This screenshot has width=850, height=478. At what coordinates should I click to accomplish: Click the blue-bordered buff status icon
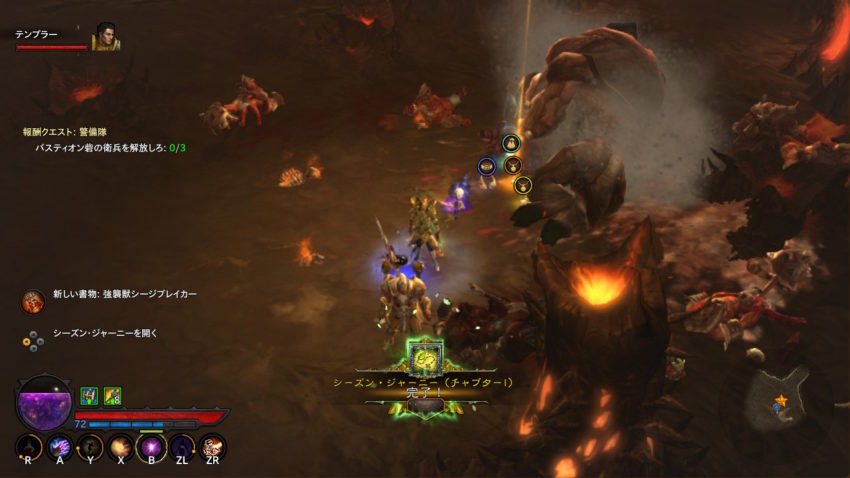click(88, 396)
